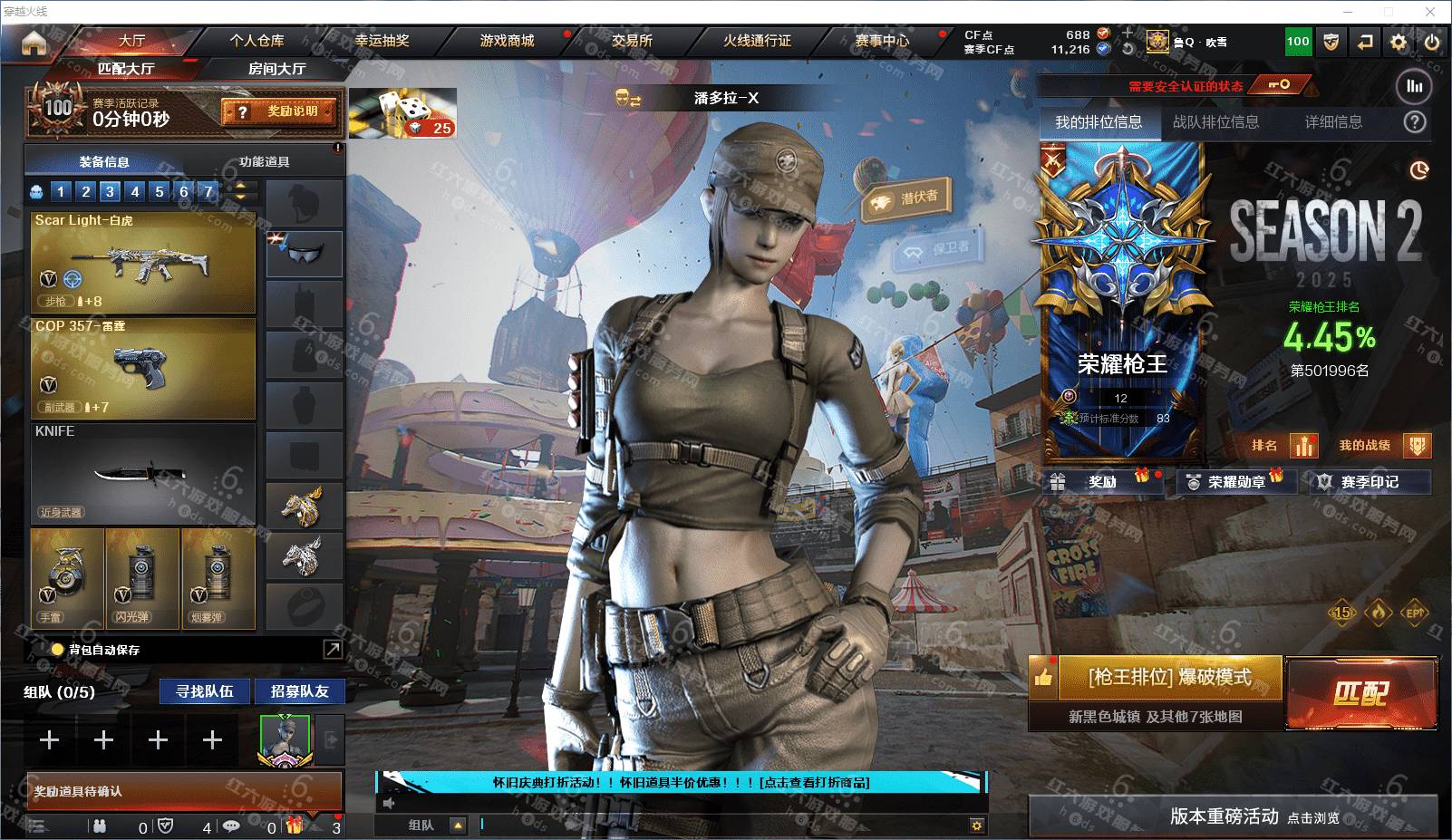Click the KNIFE melee weapon slot
This screenshot has height=840, width=1452.
[143, 473]
